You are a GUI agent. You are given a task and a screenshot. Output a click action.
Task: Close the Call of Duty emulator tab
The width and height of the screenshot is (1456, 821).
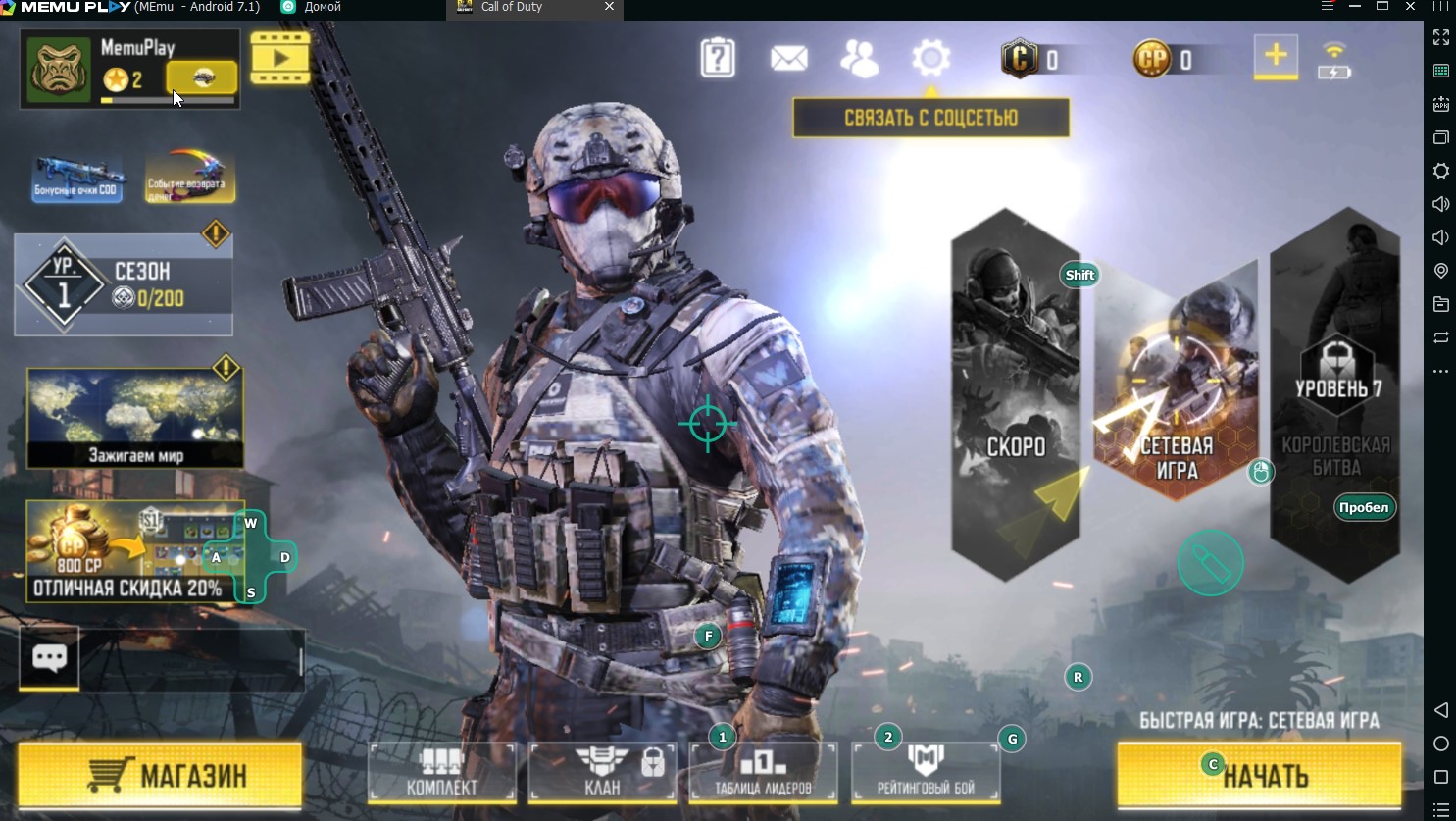coord(609,7)
